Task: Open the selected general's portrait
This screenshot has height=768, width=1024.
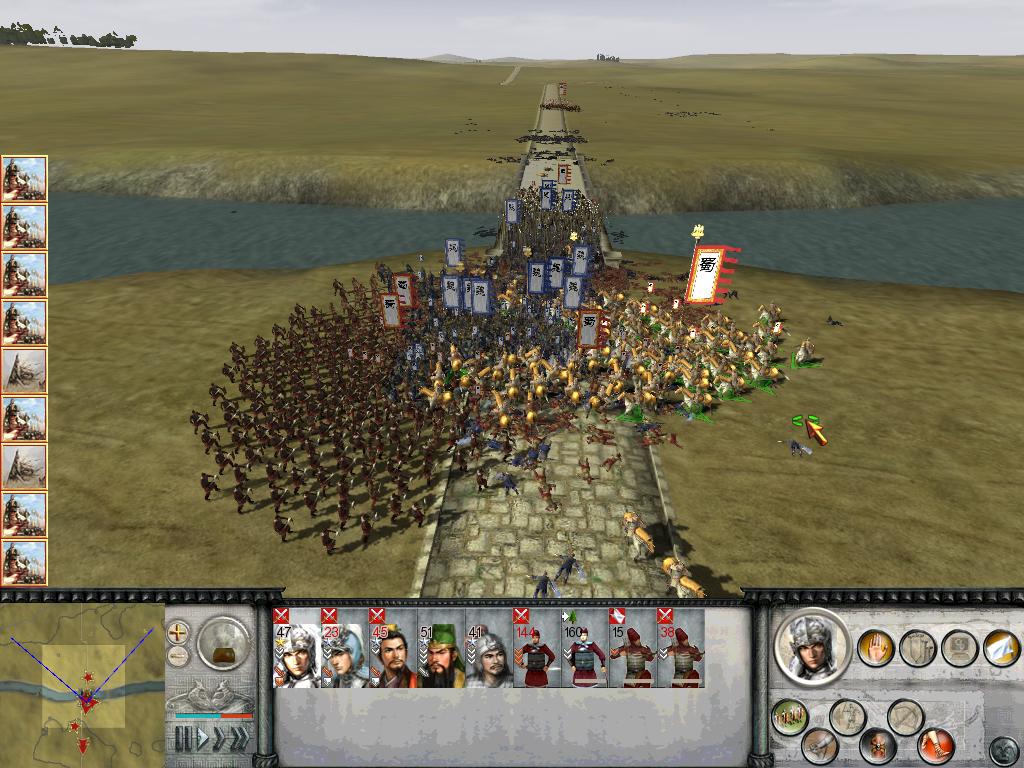Action: pos(812,646)
